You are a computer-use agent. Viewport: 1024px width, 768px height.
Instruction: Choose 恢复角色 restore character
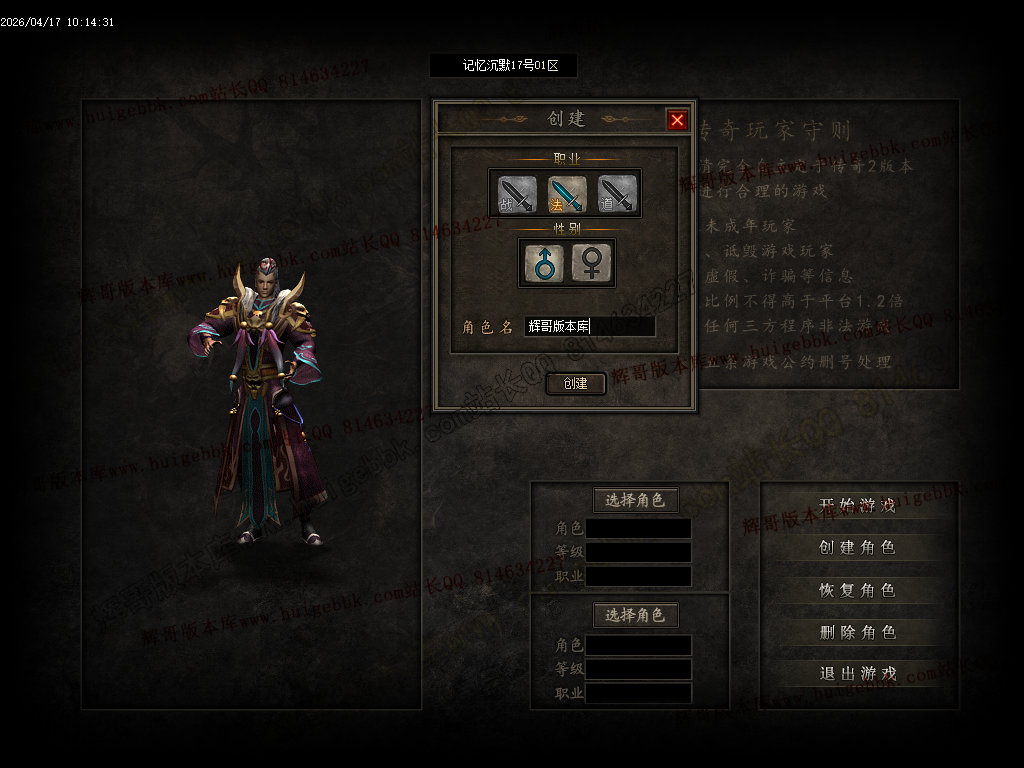[x=857, y=590]
